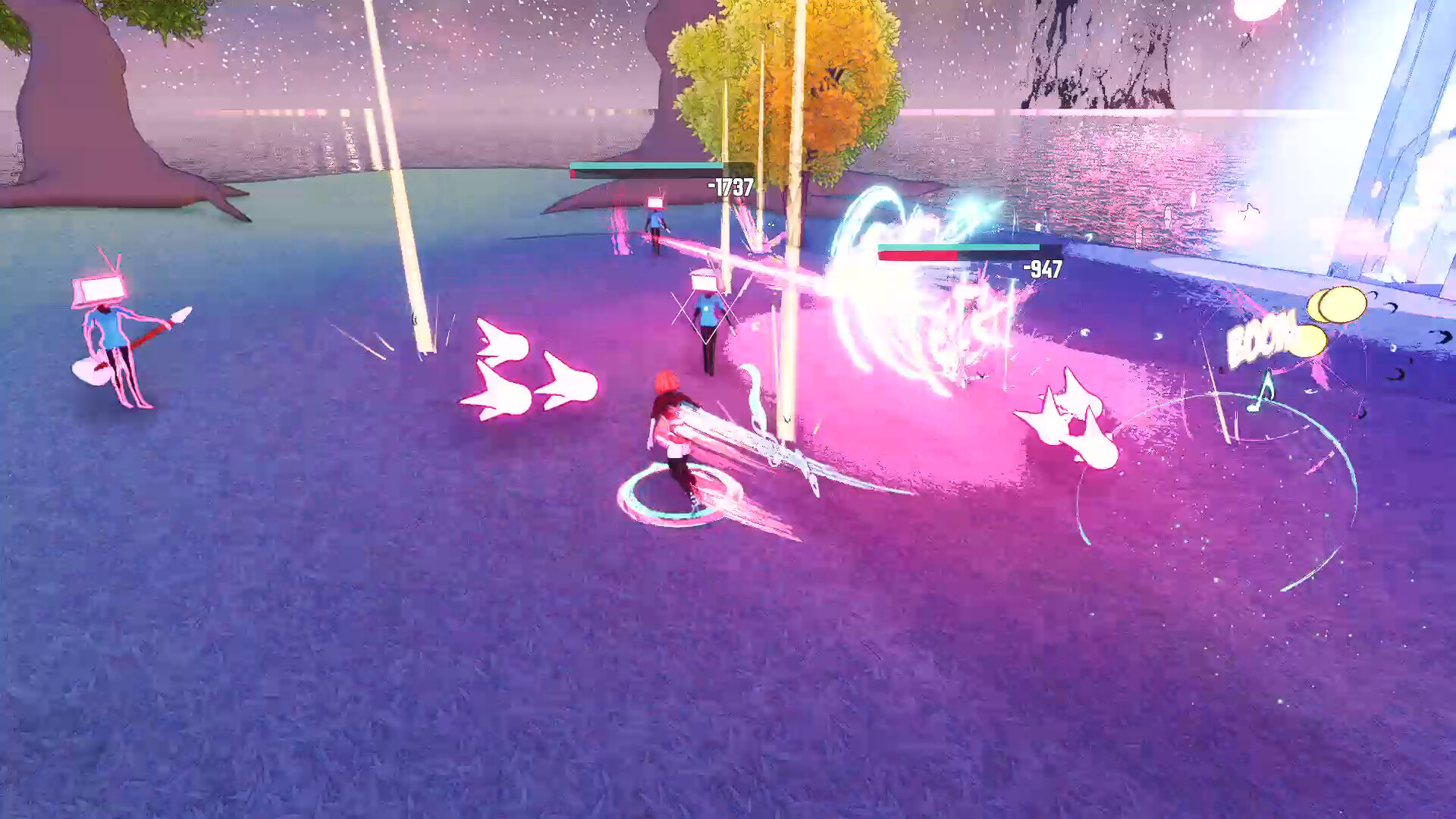1456x819 pixels.
Task: Click the BOOM comic-text effect
Action: click(x=1259, y=339)
